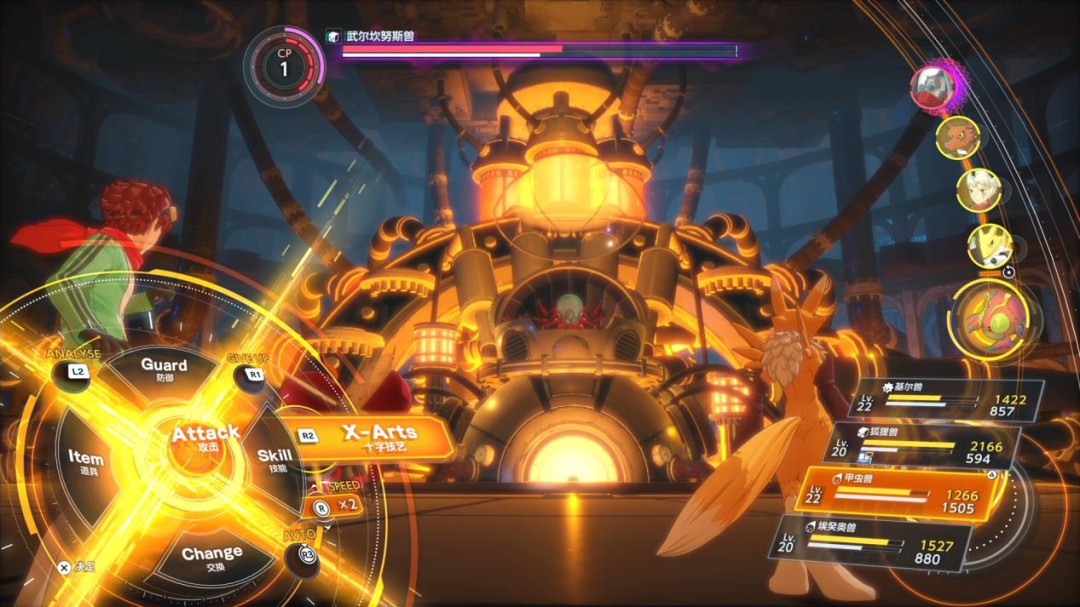Select the yellow fox turn-order portrait
This screenshot has width=1080, height=607.
click(990, 245)
